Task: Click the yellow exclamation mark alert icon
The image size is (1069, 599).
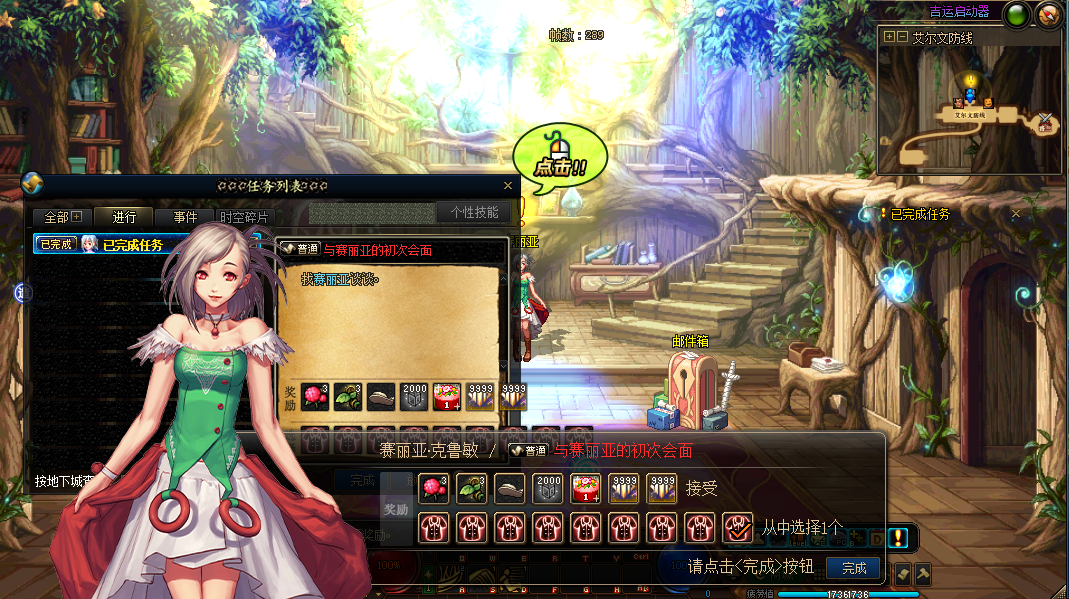Action: coord(898,538)
